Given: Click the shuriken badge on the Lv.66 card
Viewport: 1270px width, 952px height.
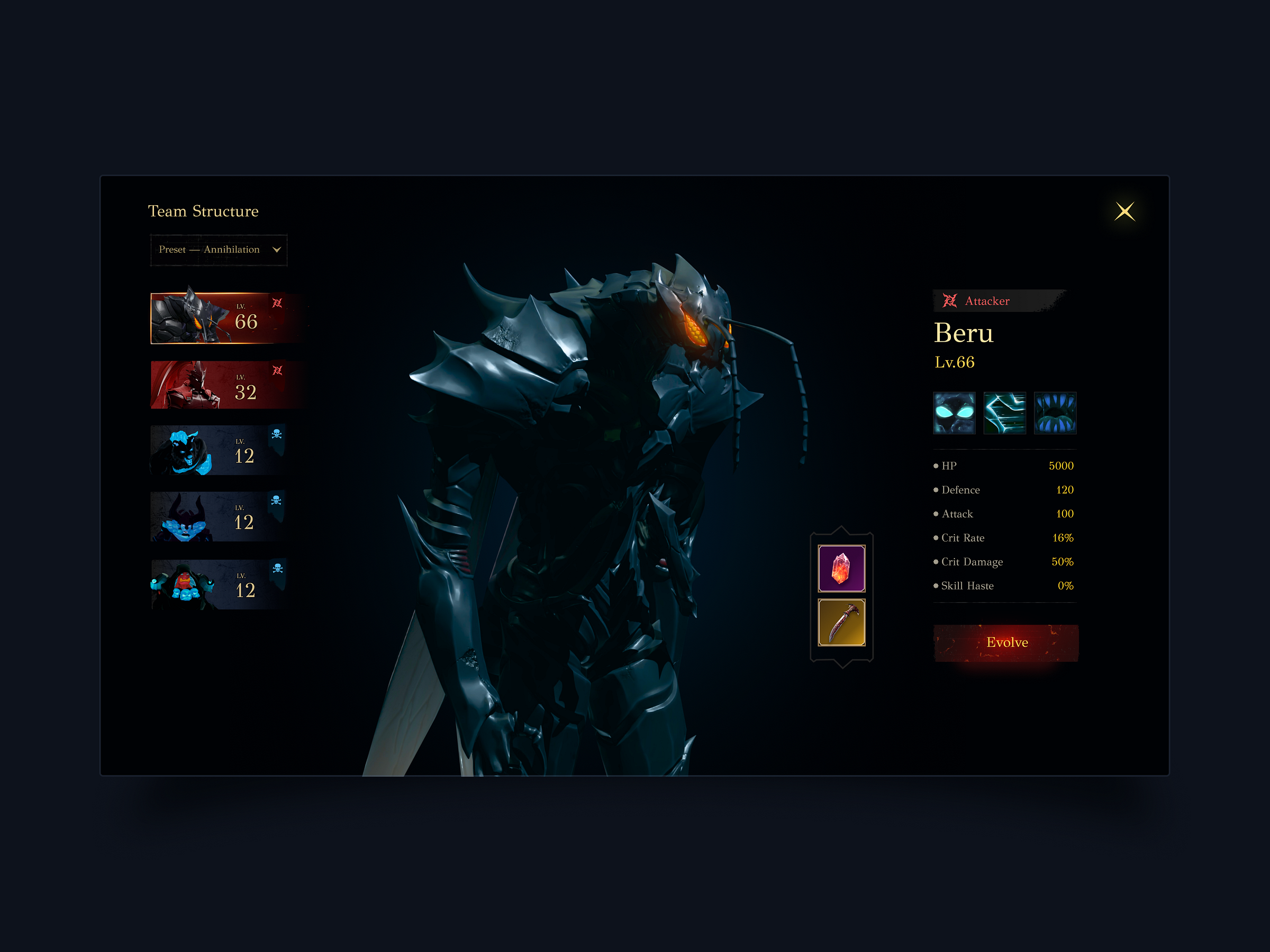Looking at the screenshot, I should click(x=277, y=304).
